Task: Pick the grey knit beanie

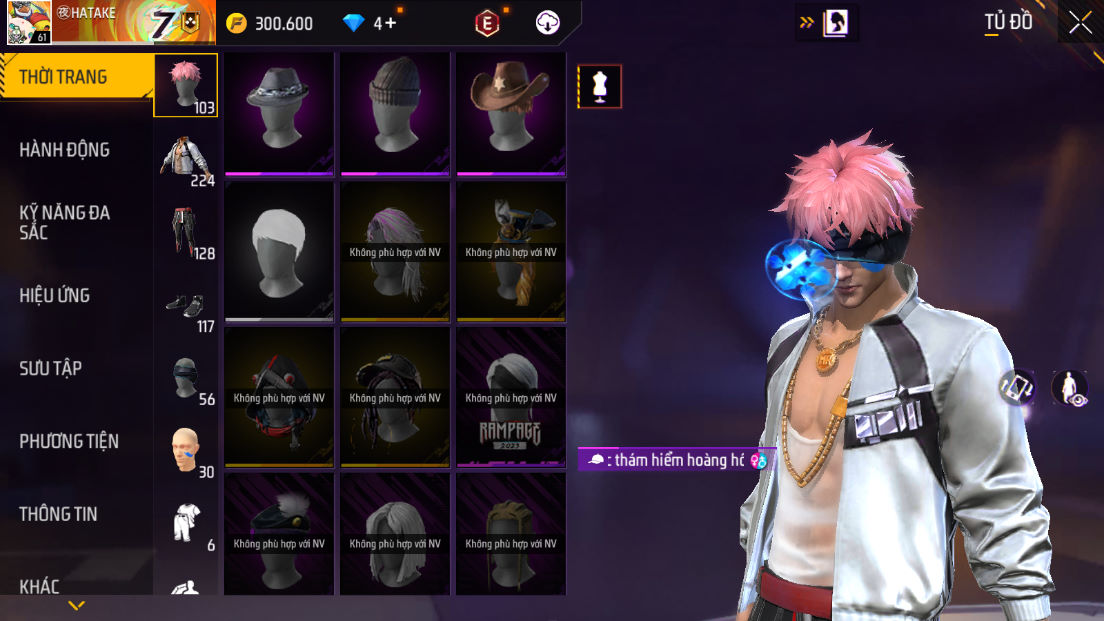Action: [x=395, y=113]
